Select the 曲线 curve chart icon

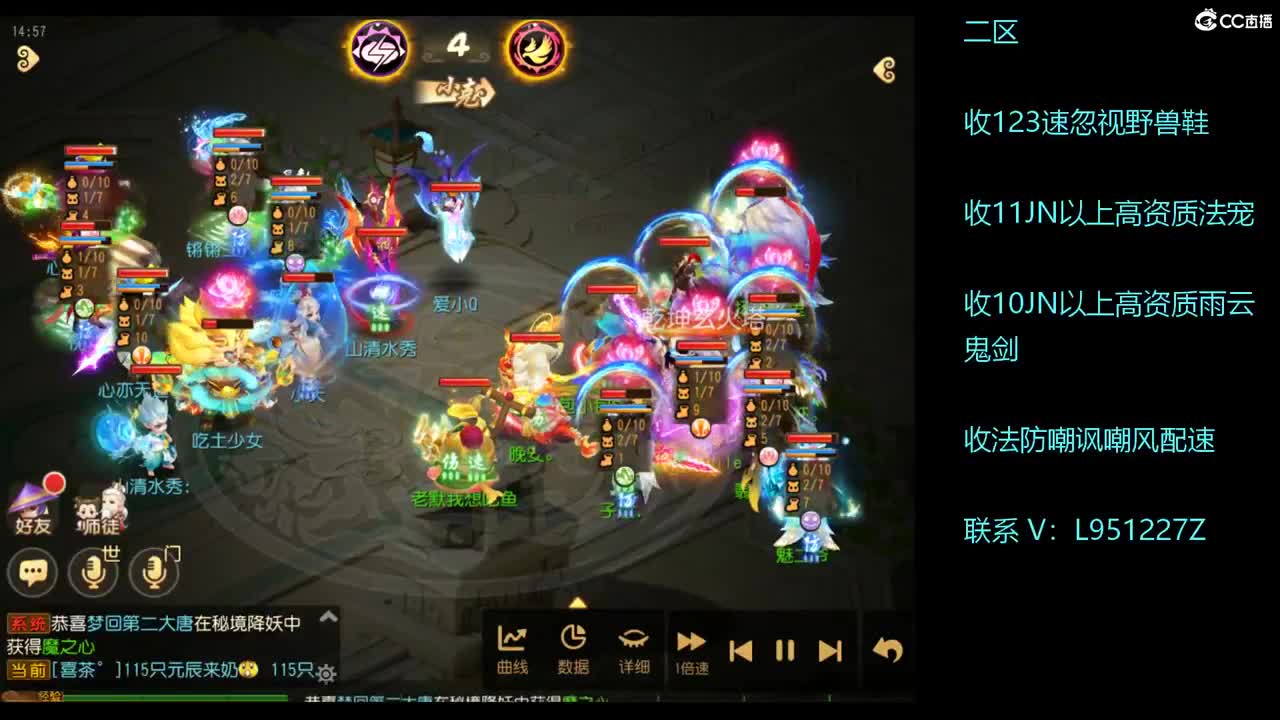click(510, 648)
